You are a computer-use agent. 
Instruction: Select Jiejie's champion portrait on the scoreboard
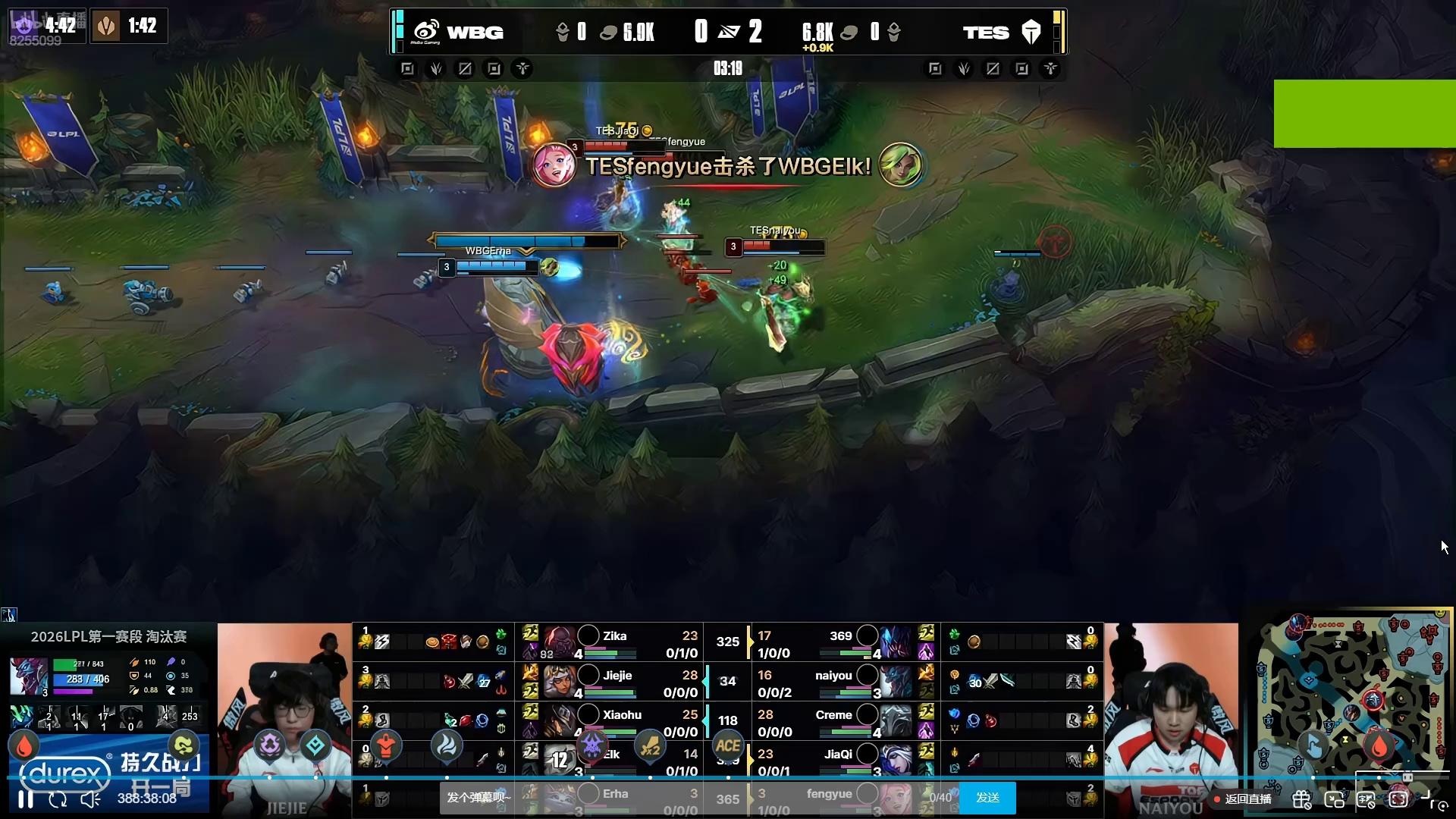560,682
